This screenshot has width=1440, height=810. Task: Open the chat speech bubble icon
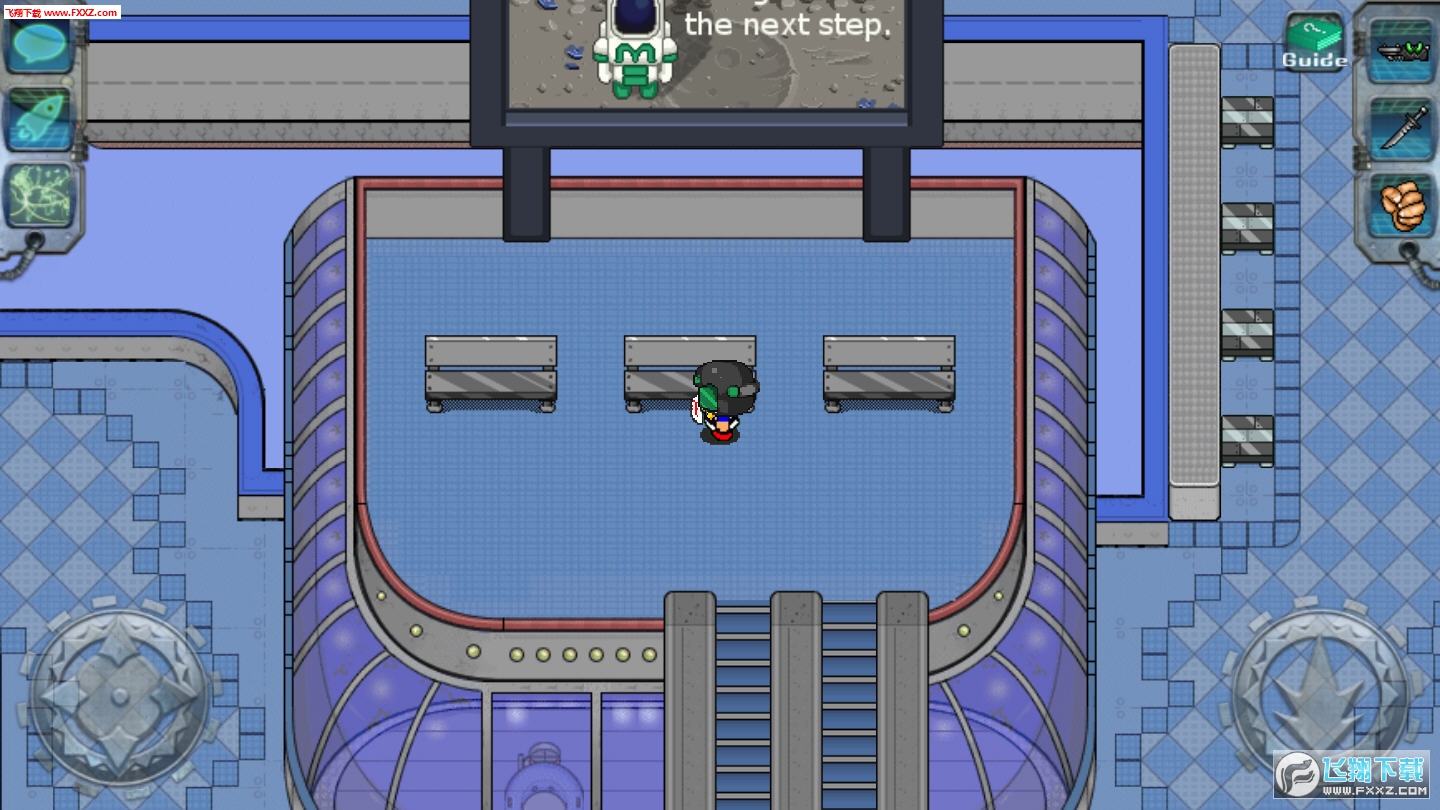point(42,44)
